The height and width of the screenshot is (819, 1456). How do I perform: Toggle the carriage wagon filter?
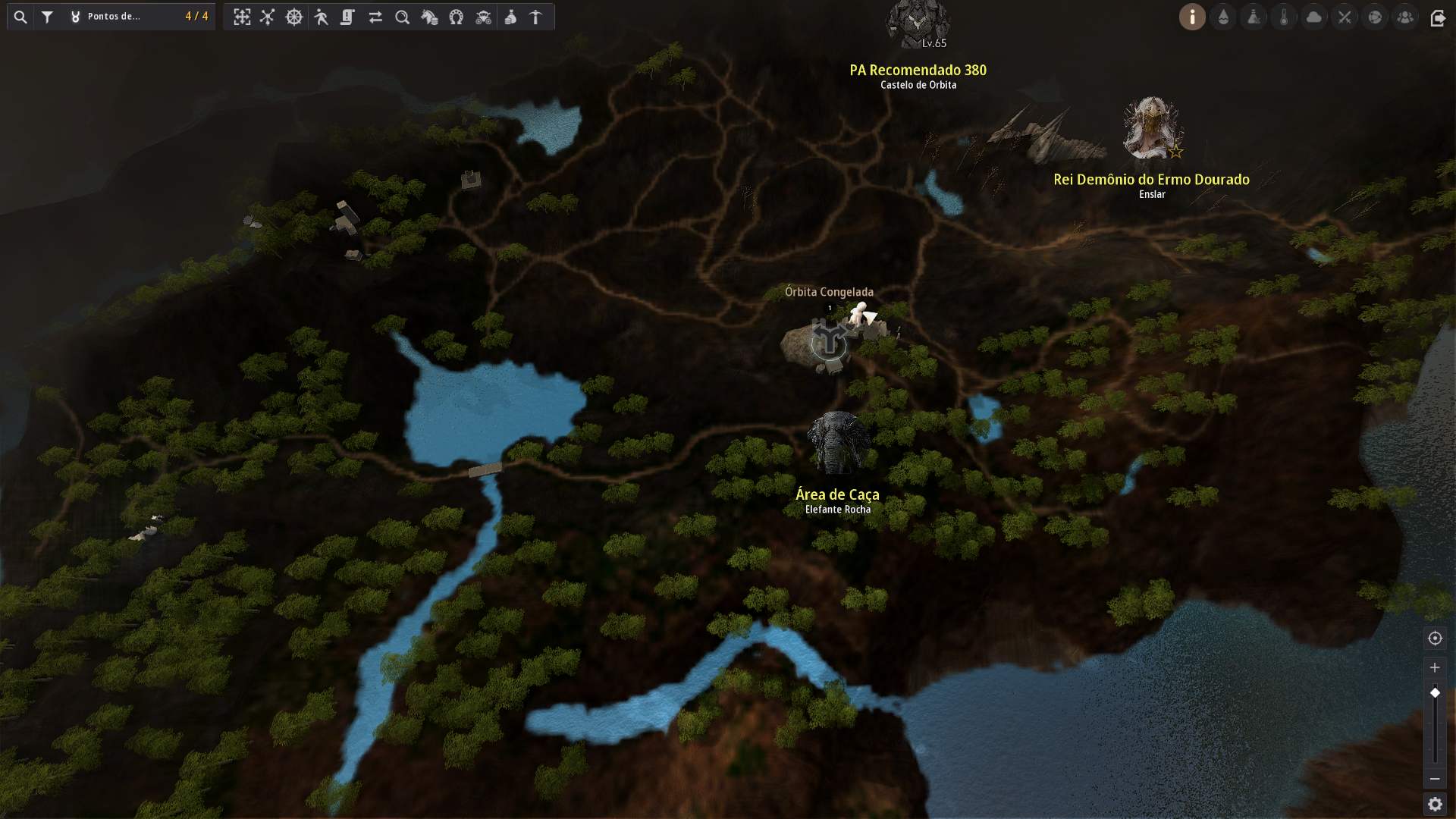[x=484, y=17]
